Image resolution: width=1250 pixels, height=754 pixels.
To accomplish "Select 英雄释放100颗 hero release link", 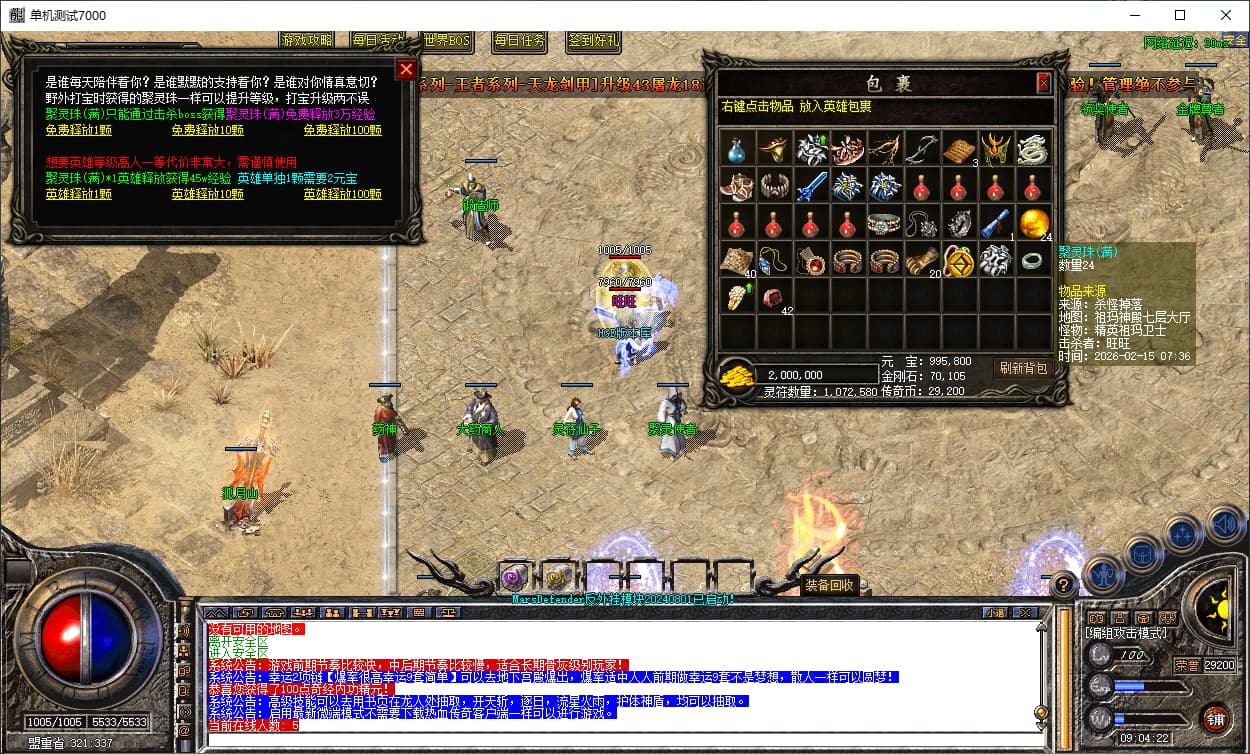I will 342,193.
